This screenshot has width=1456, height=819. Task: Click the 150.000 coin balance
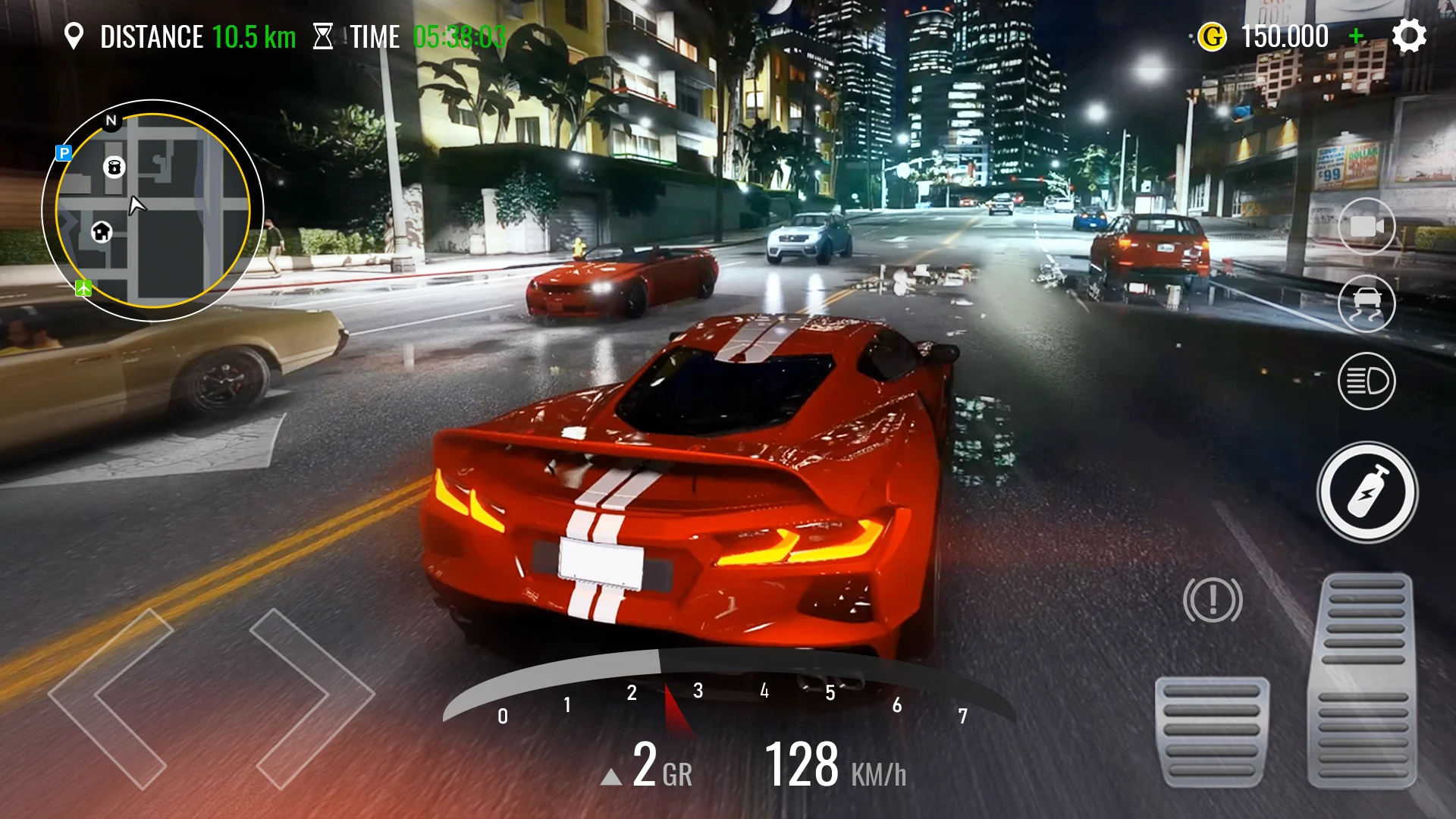pos(1285,35)
